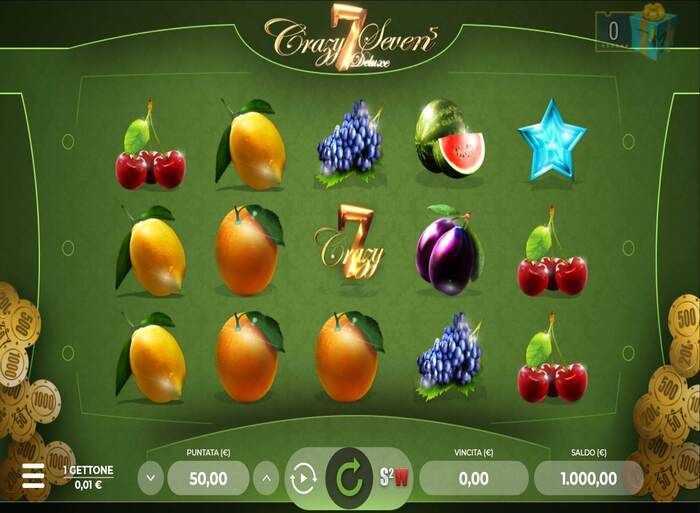The height and width of the screenshot is (513, 700).
Task: Open the blue gift box bonus
Action: coord(653,31)
